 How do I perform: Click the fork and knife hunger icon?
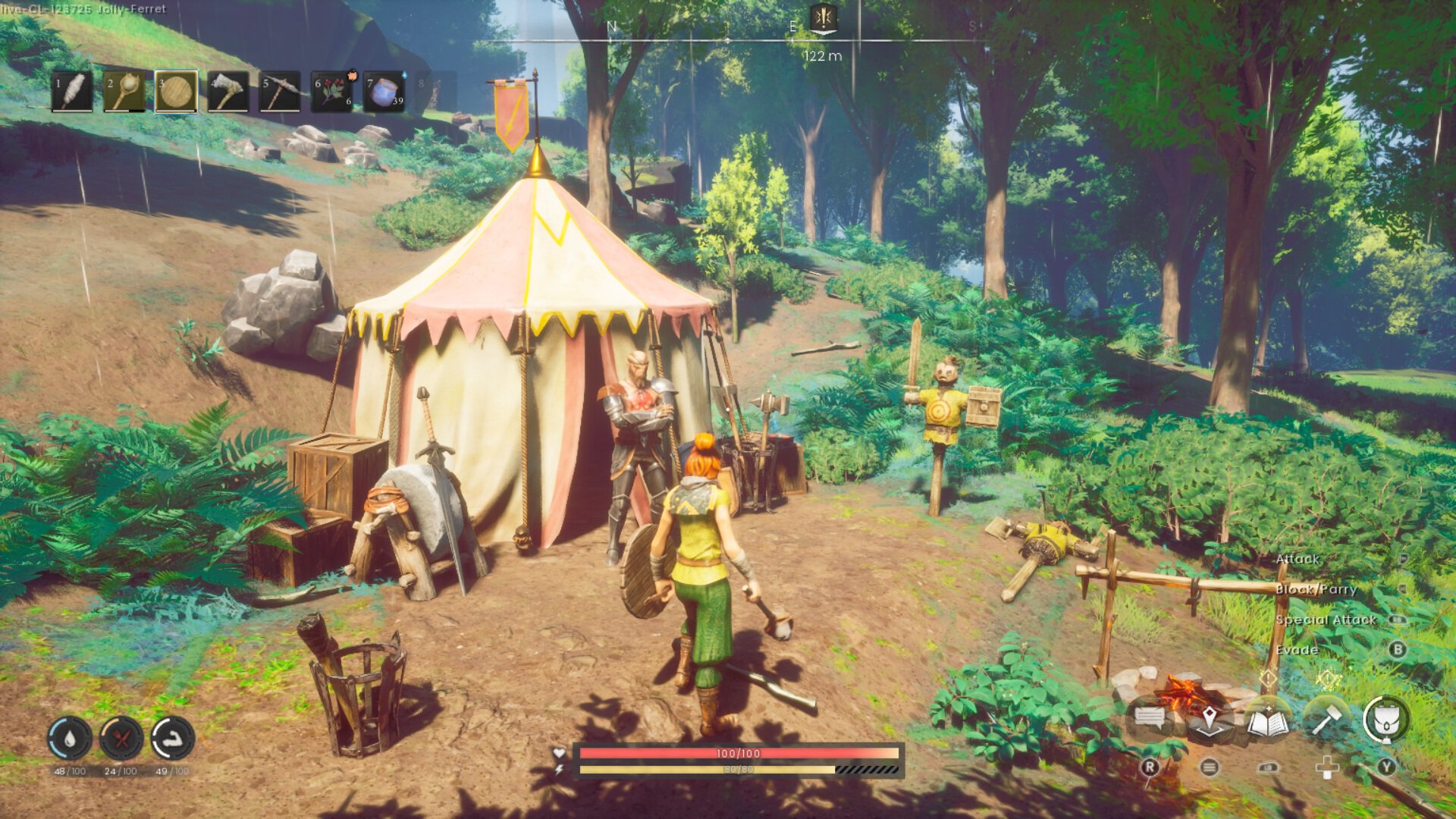click(x=121, y=738)
